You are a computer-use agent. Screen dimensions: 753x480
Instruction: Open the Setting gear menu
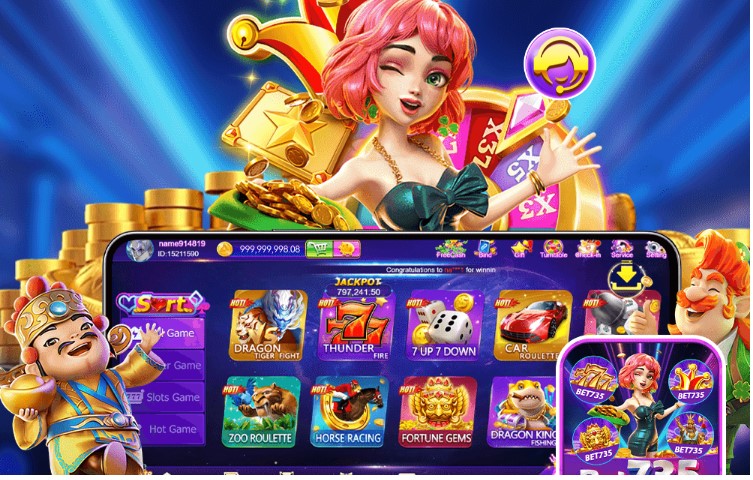[656, 247]
